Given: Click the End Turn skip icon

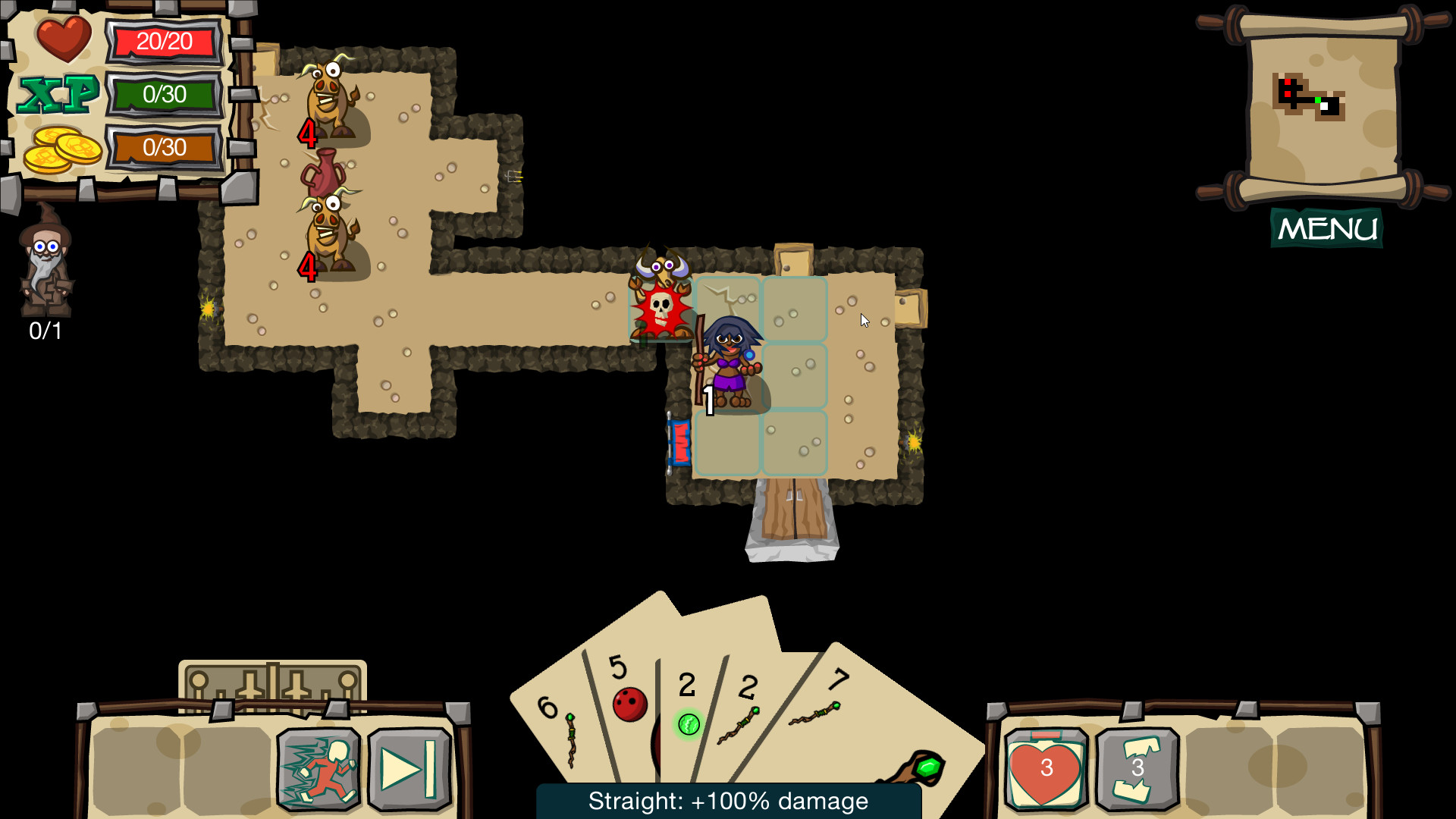Looking at the screenshot, I should [406, 768].
